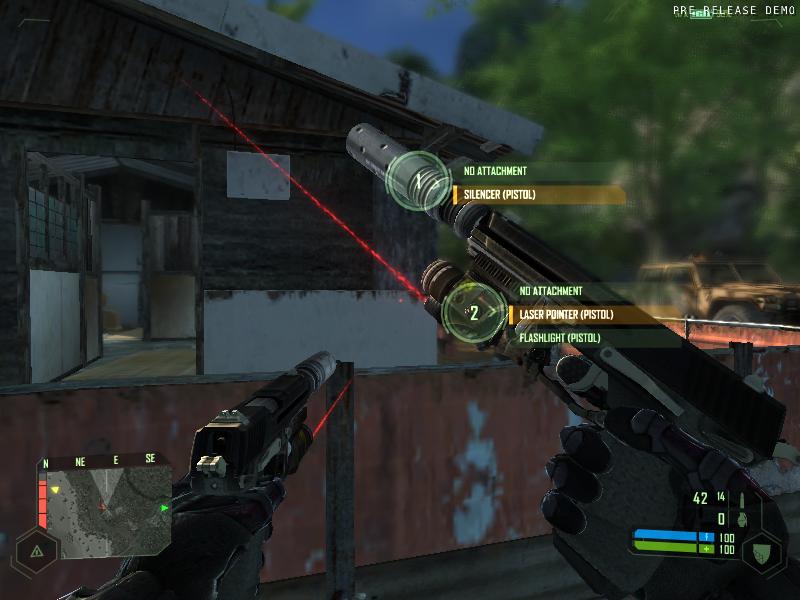Pick No Attachment in the silencer list
This screenshot has height=600, width=800.
click(x=495, y=171)
